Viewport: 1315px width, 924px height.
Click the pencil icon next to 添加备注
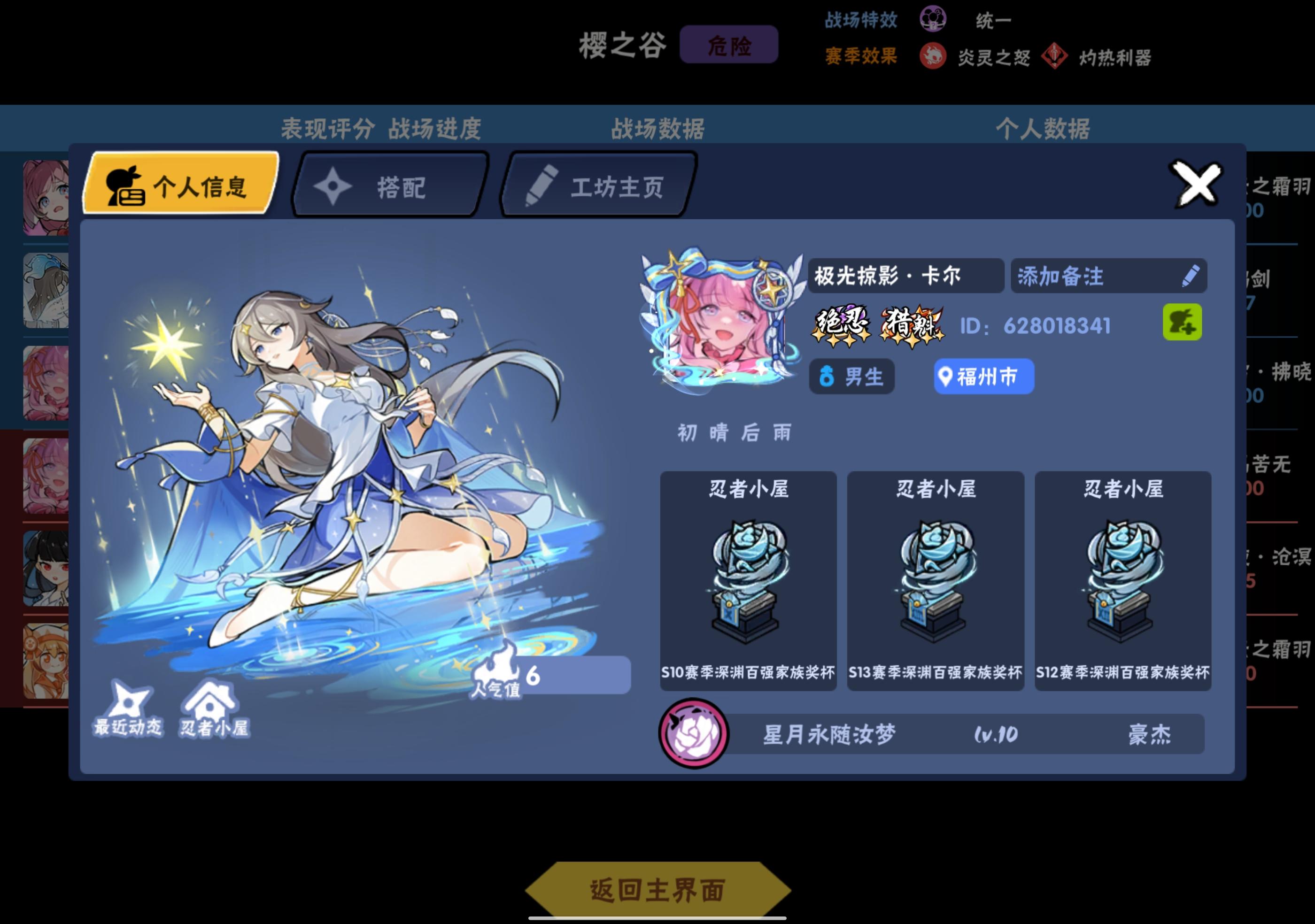pos(1190,277)
